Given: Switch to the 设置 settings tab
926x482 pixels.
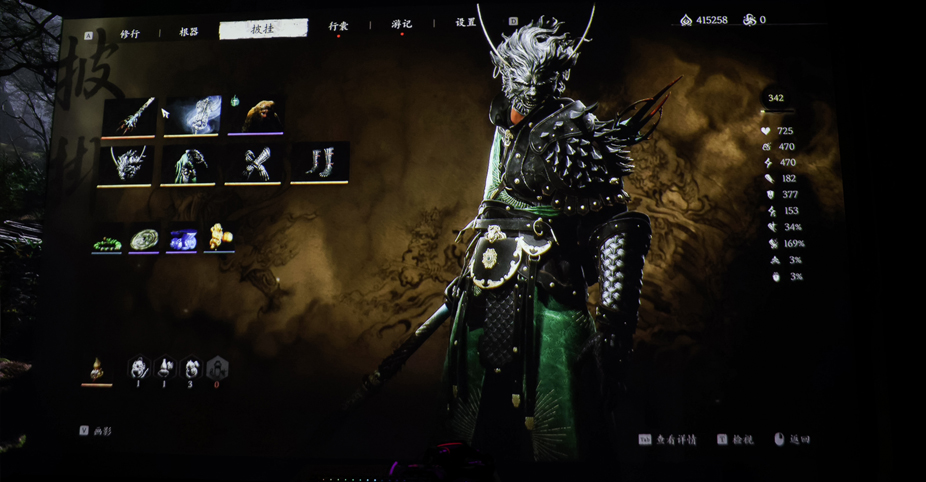Looking at the screenshot, I should click(x=466, y=22).
